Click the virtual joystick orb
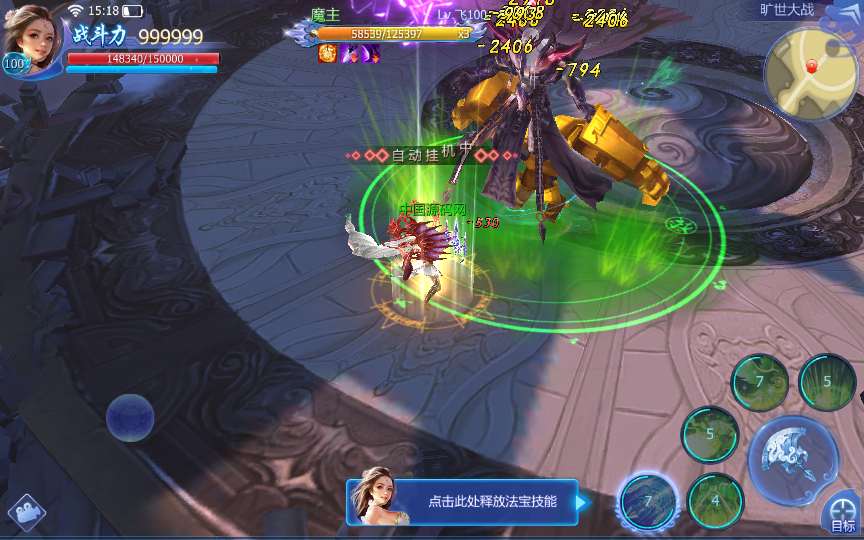864x540 pixels. pos(130,417)
